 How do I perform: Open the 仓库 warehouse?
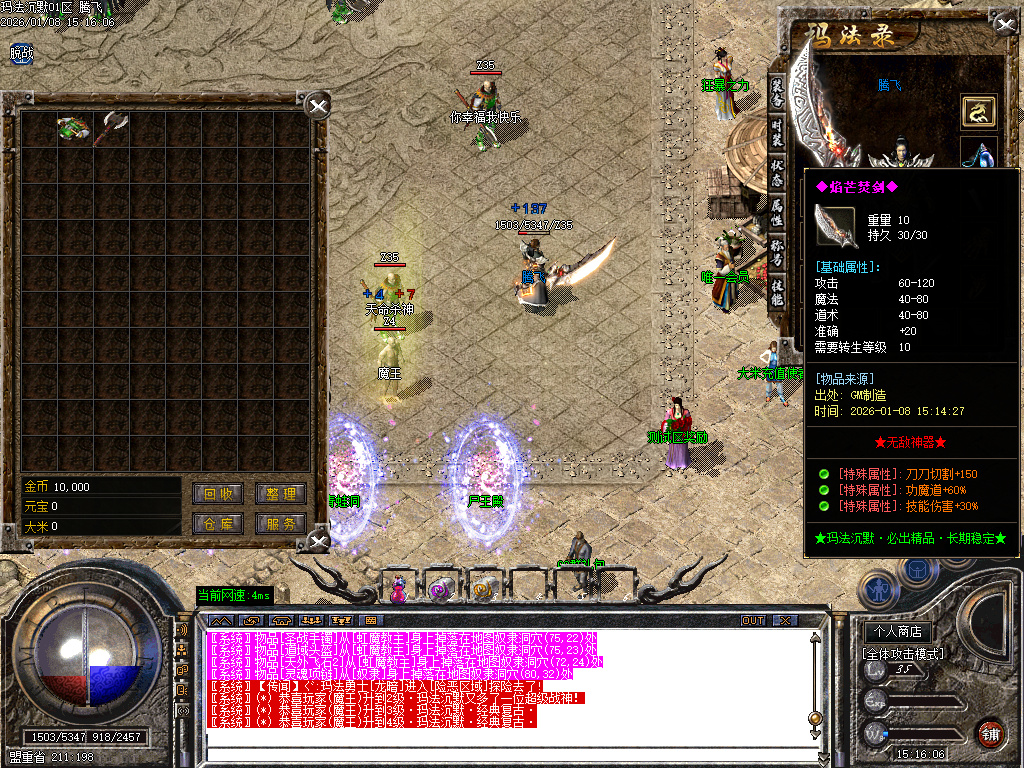pos(218,523)
